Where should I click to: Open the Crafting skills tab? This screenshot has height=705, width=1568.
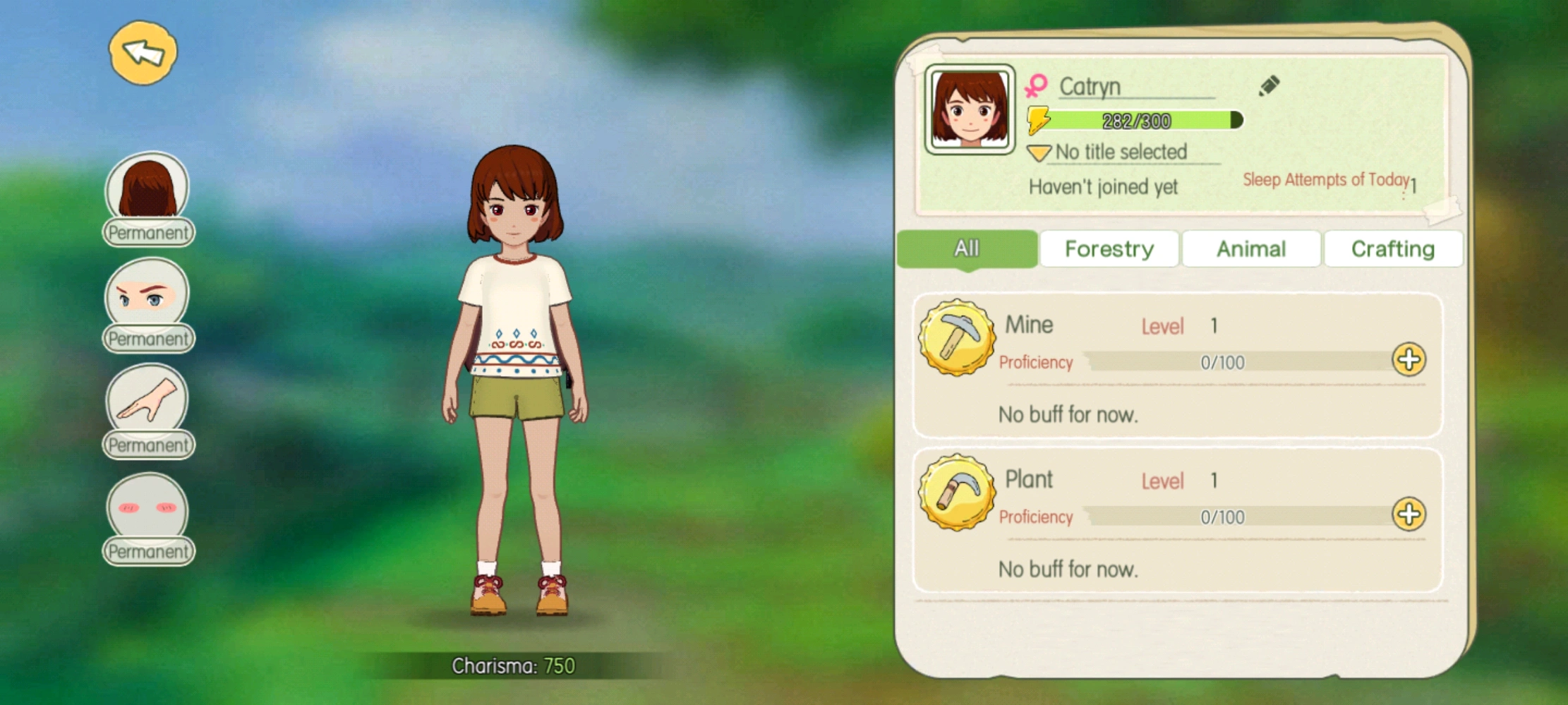[x=1392, y=248]
